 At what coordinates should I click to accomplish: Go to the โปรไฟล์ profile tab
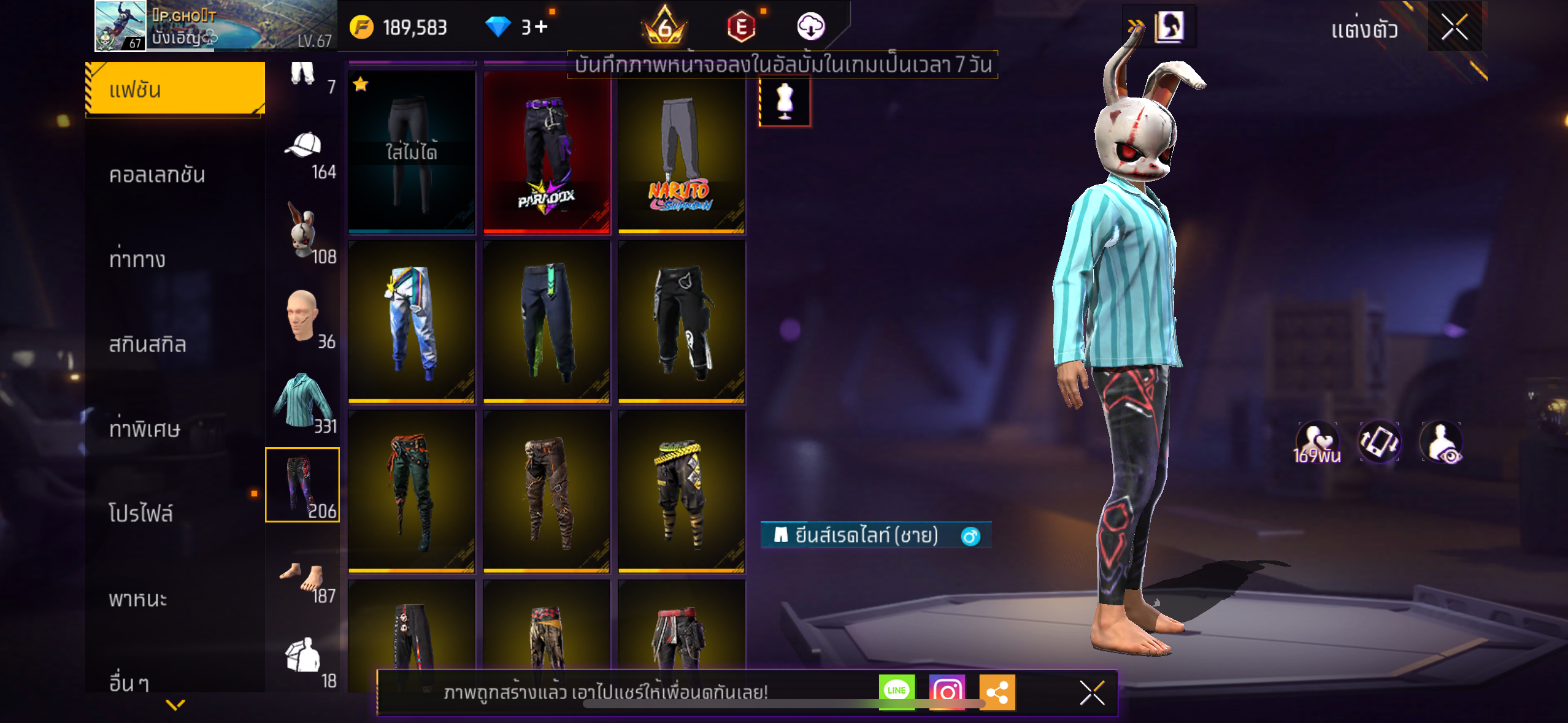pyautogui.click(x=141, y=513)
